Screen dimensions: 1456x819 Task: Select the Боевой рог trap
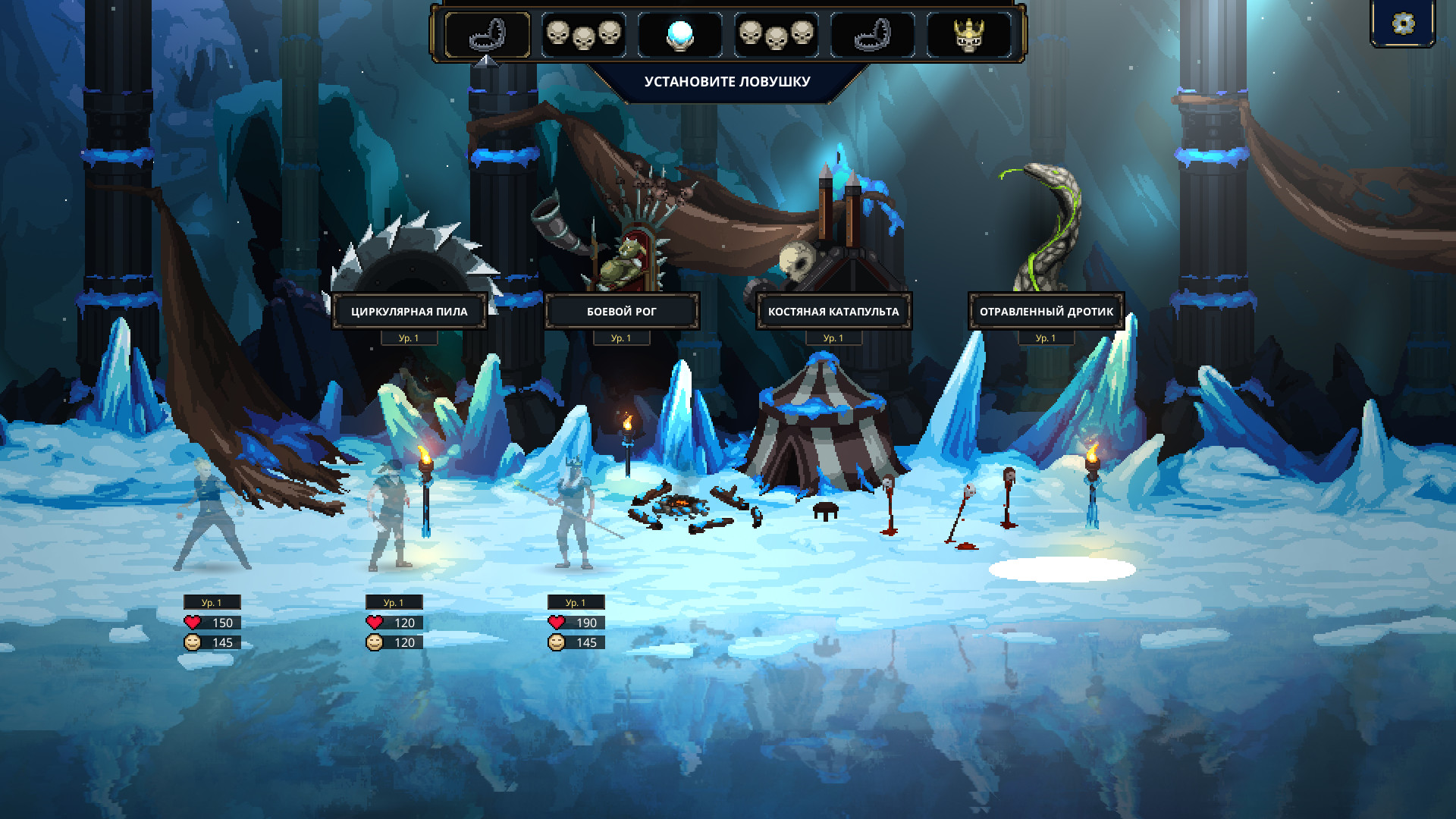pyautogui.click(x=621, y=311)
